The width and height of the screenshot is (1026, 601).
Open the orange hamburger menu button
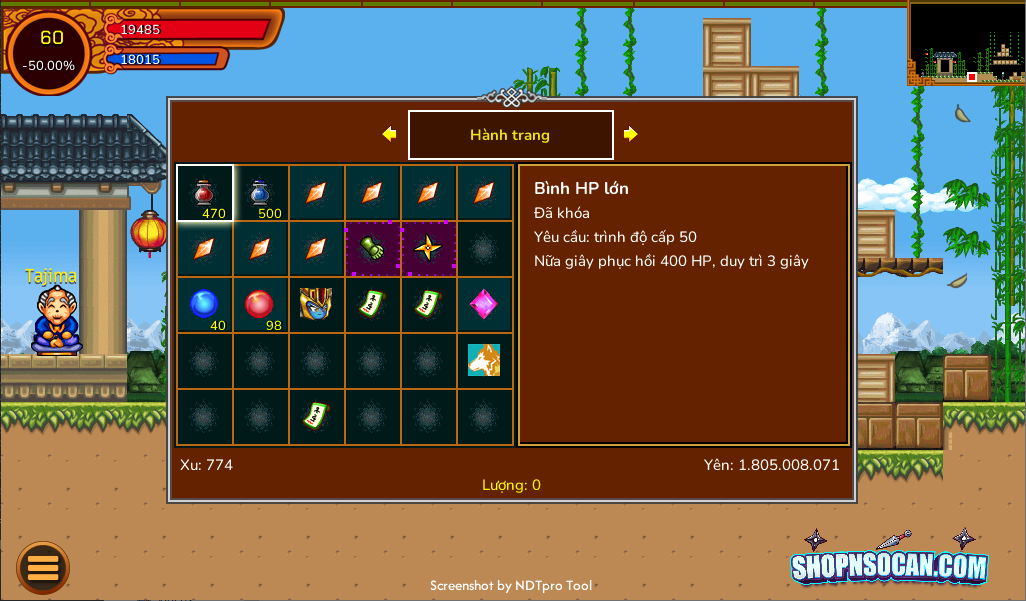pyautogui.click(x=43, y=568)
